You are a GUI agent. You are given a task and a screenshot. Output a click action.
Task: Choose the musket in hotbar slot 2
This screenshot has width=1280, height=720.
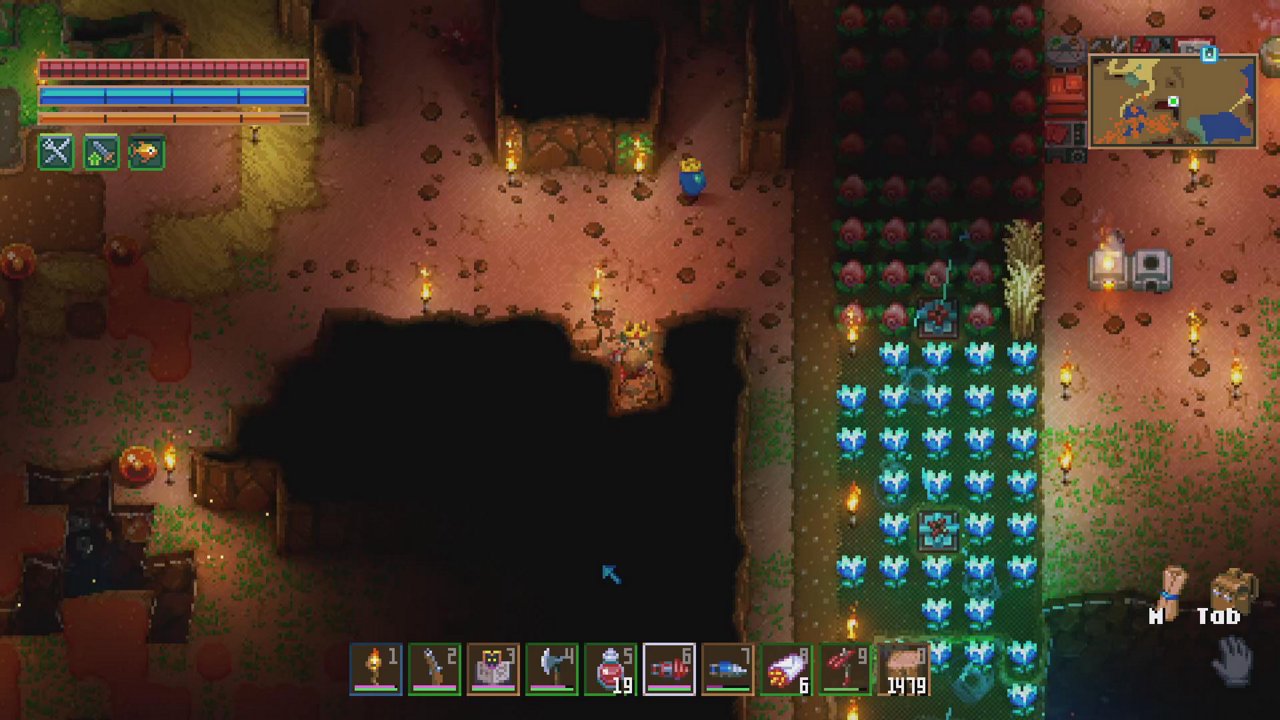click(435, 668)
